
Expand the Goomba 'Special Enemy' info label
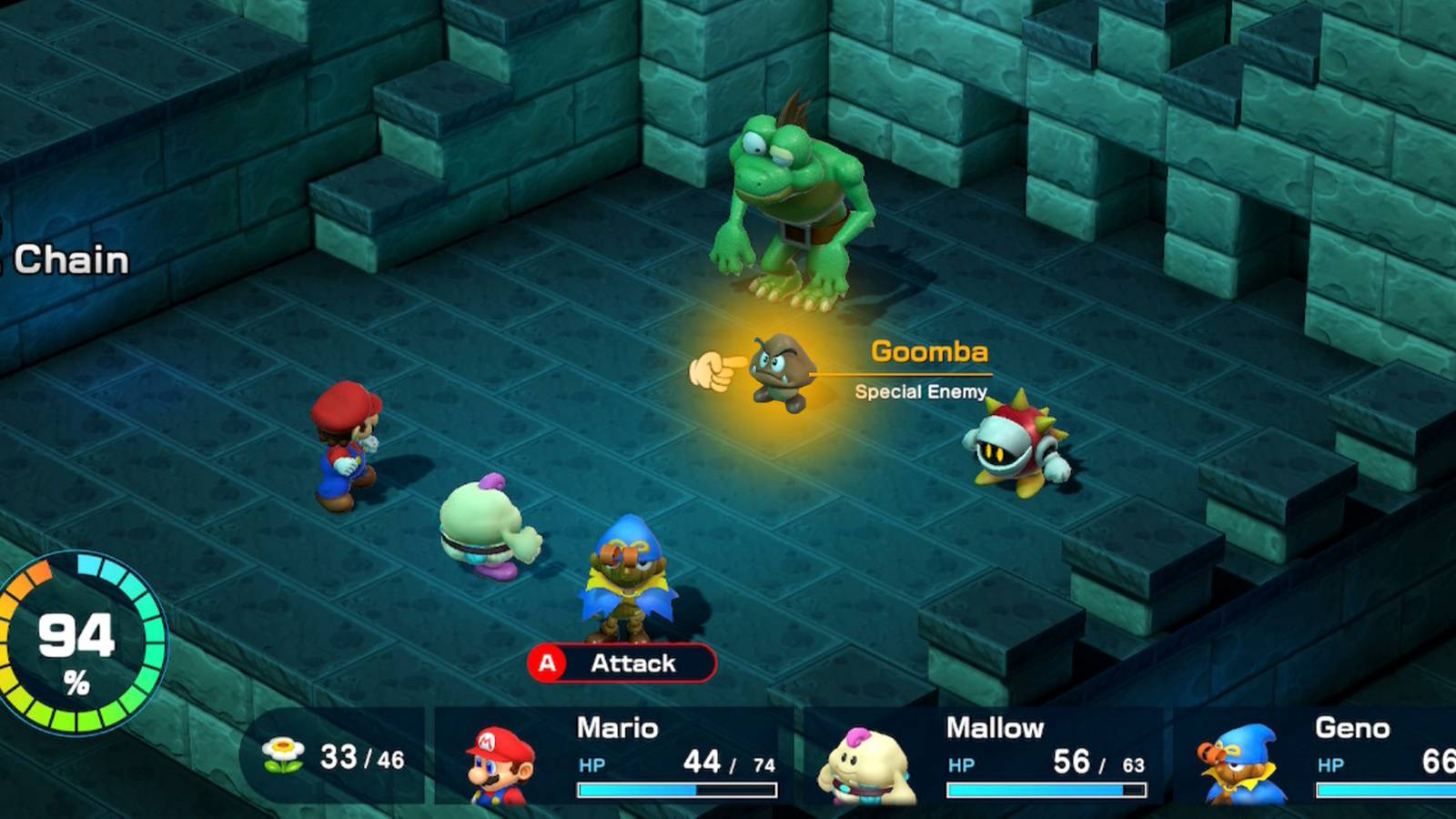coord(922,391)
